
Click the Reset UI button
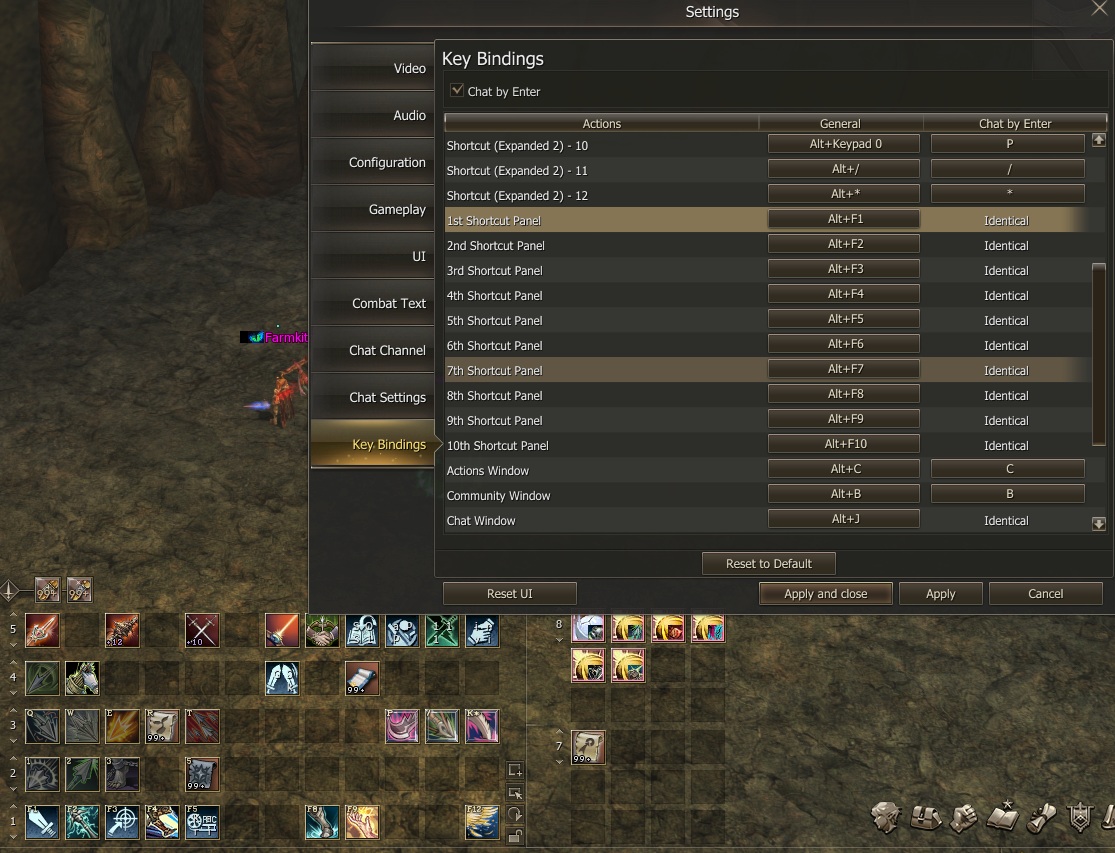[509, 593]
